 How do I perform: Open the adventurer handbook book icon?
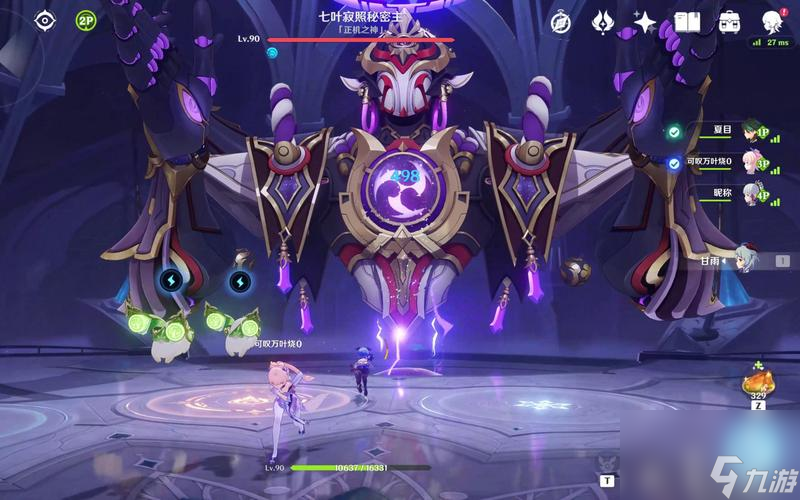(687, 21)
